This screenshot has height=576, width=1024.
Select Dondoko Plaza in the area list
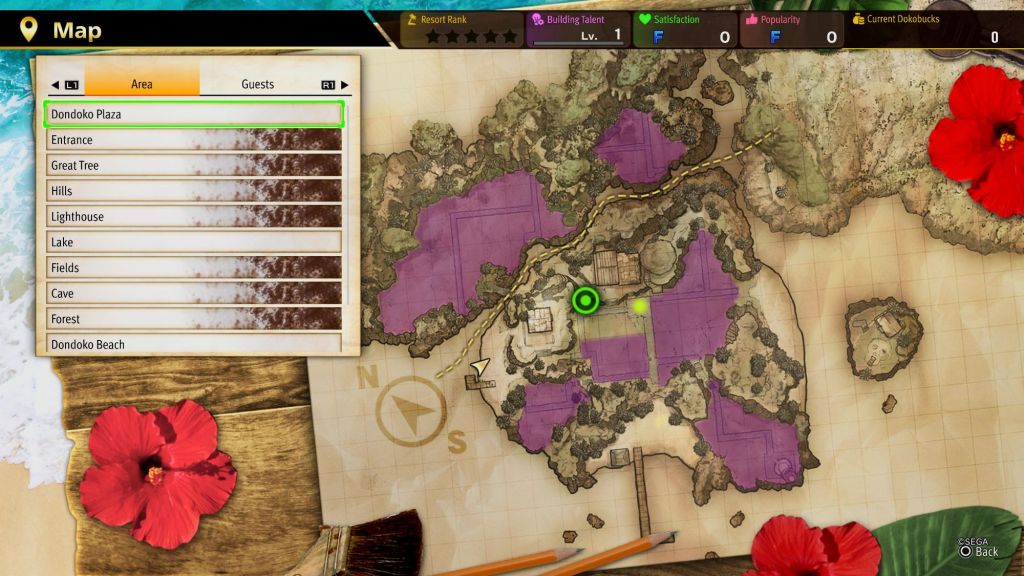pos(195,114)
